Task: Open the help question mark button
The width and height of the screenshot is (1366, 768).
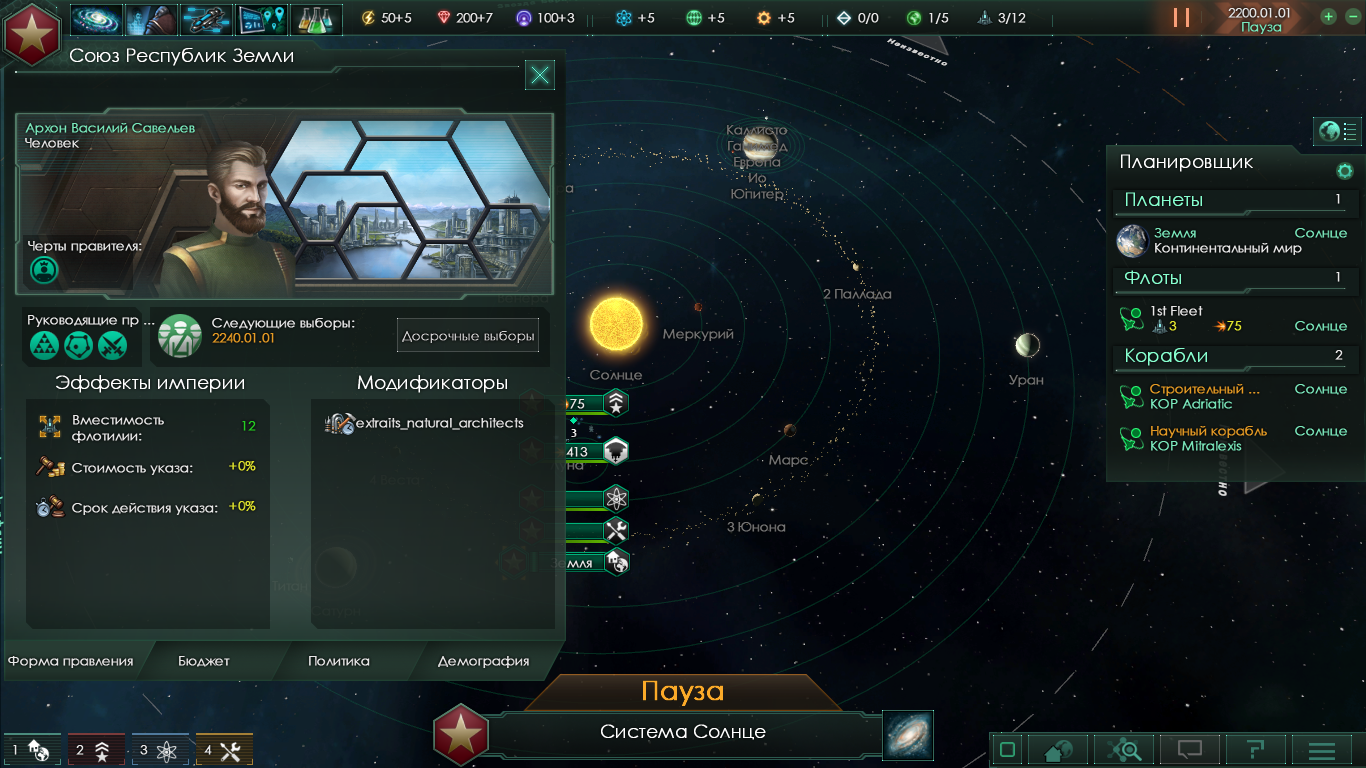Action: pyautogui.click(x=1255, y=750)
